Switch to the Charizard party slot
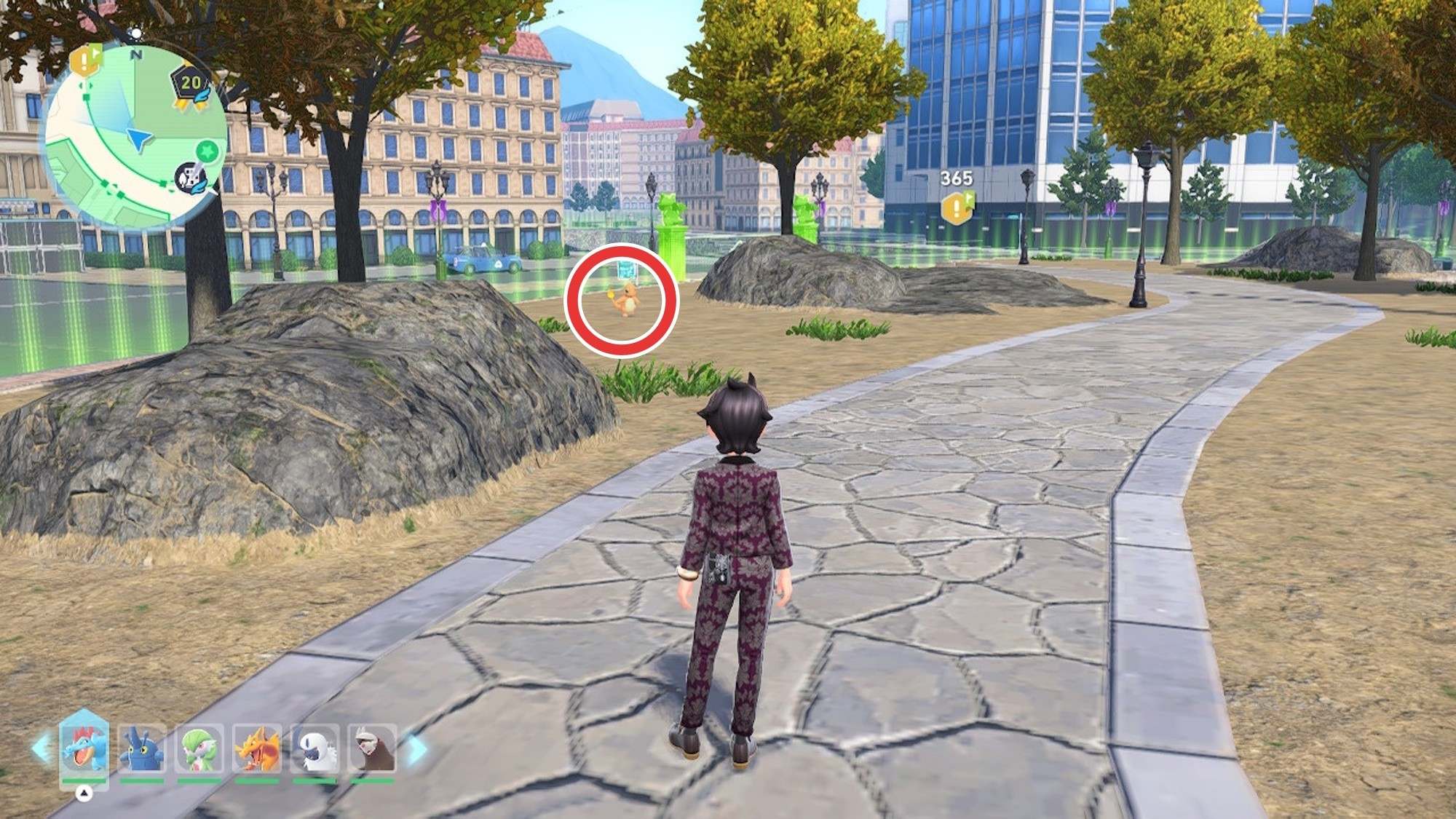1456x819 pixels. click(x=256, y=750)
